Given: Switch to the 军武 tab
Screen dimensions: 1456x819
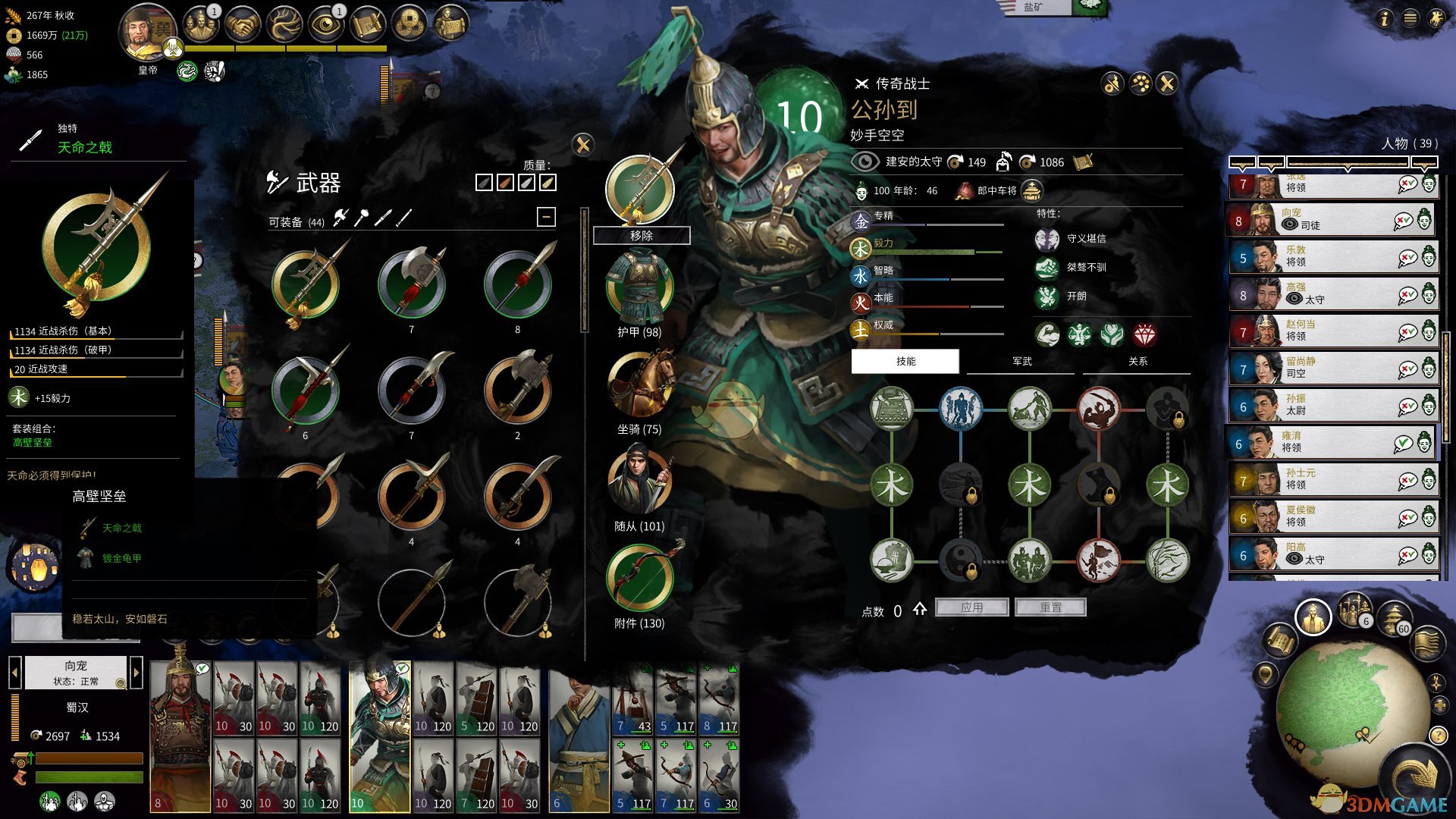Looking at the screenshot, I should click(x=1021, y=362).
